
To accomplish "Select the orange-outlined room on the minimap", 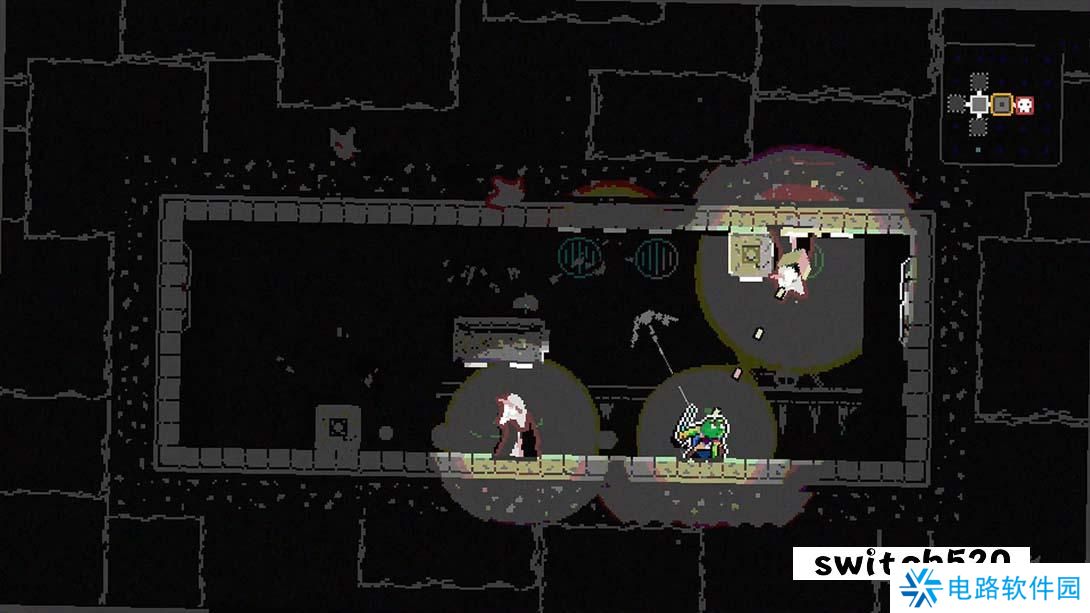I will point(1001,104).
